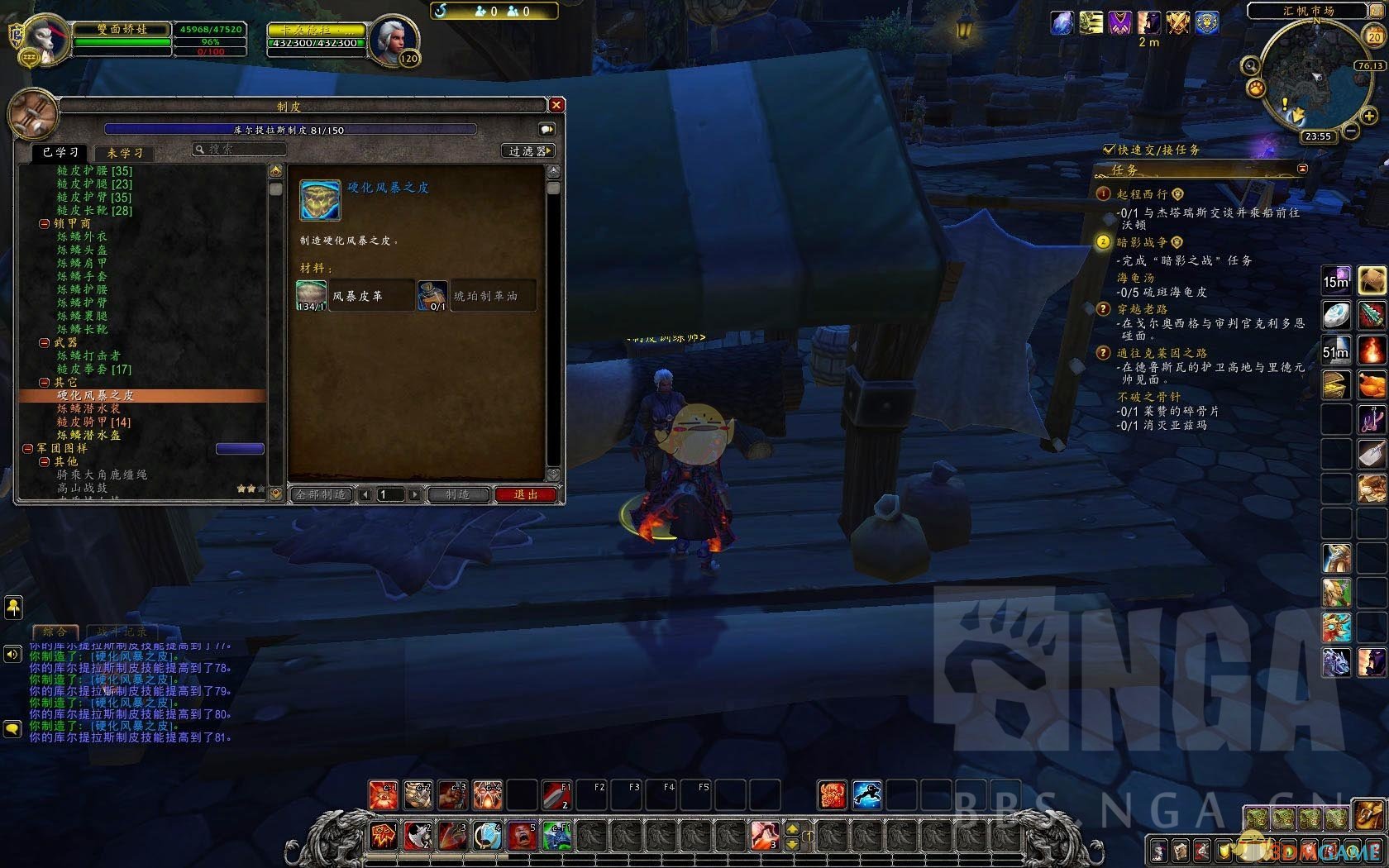1389x868 pixels.
Task: Click the 制造 craft button
Action: (457, 494)
